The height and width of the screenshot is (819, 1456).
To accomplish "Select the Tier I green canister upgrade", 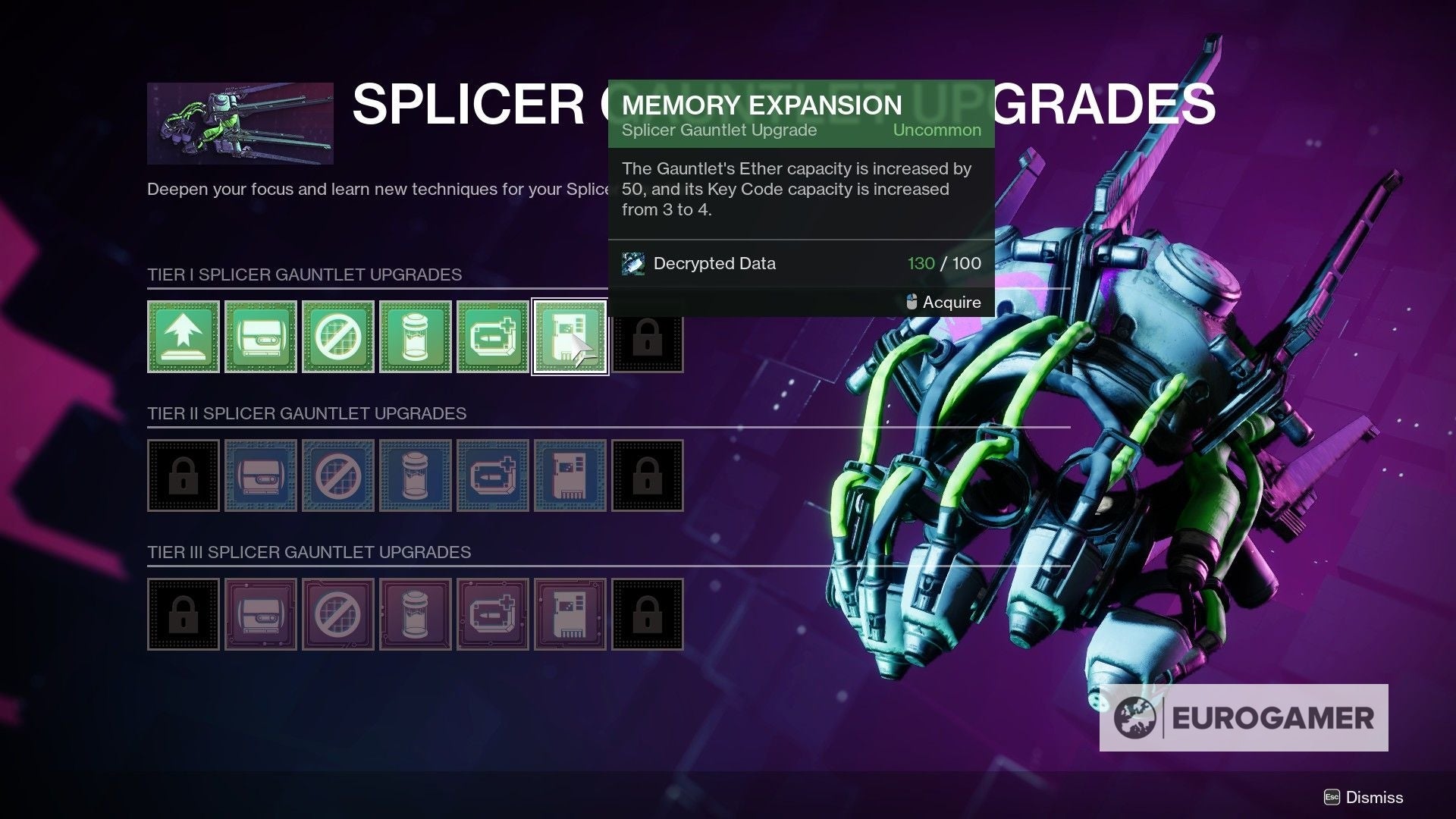I will point(416,337).
